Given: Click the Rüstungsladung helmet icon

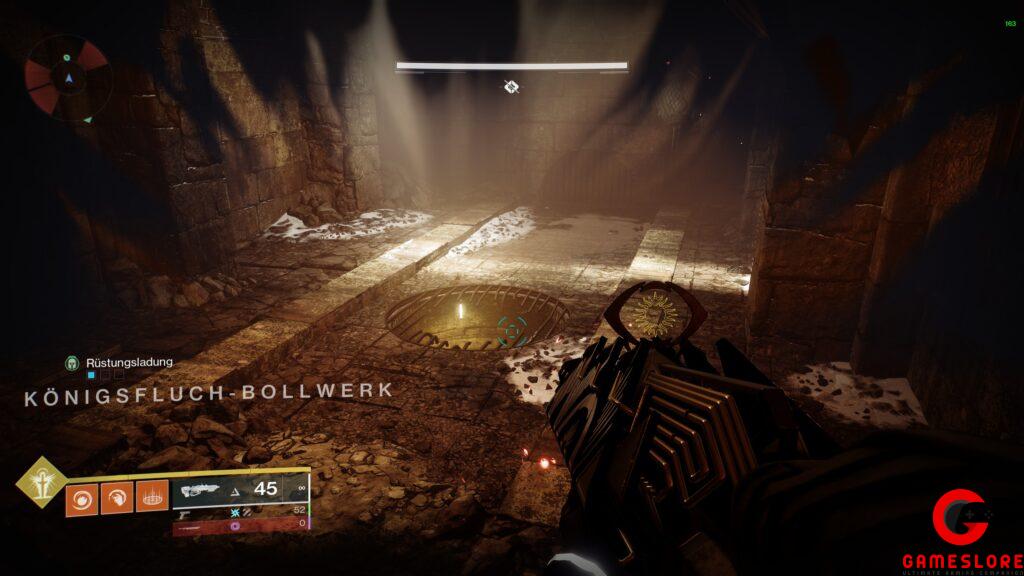Looking at the screenshot, I should (72, 362).
